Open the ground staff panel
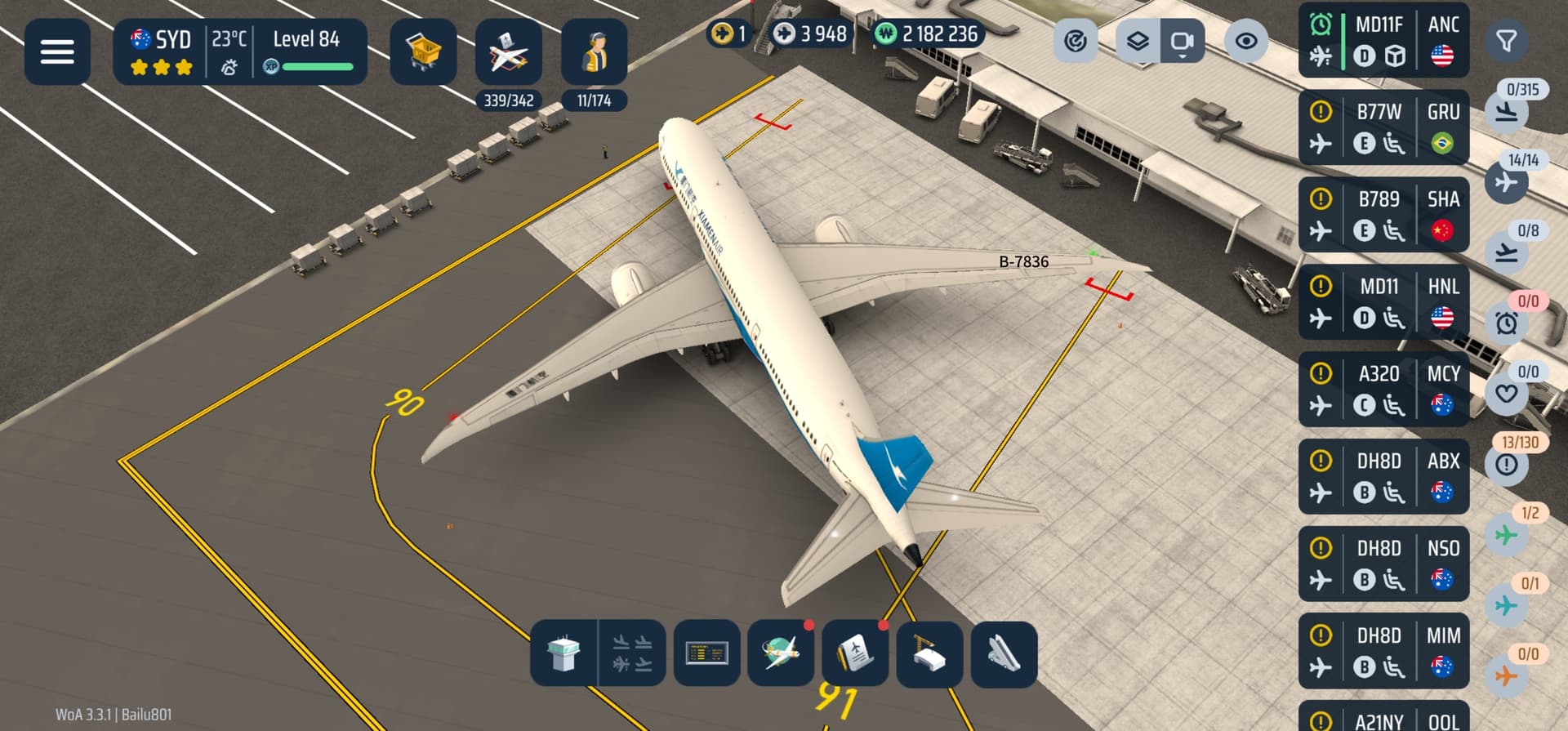 click(595, 51)
